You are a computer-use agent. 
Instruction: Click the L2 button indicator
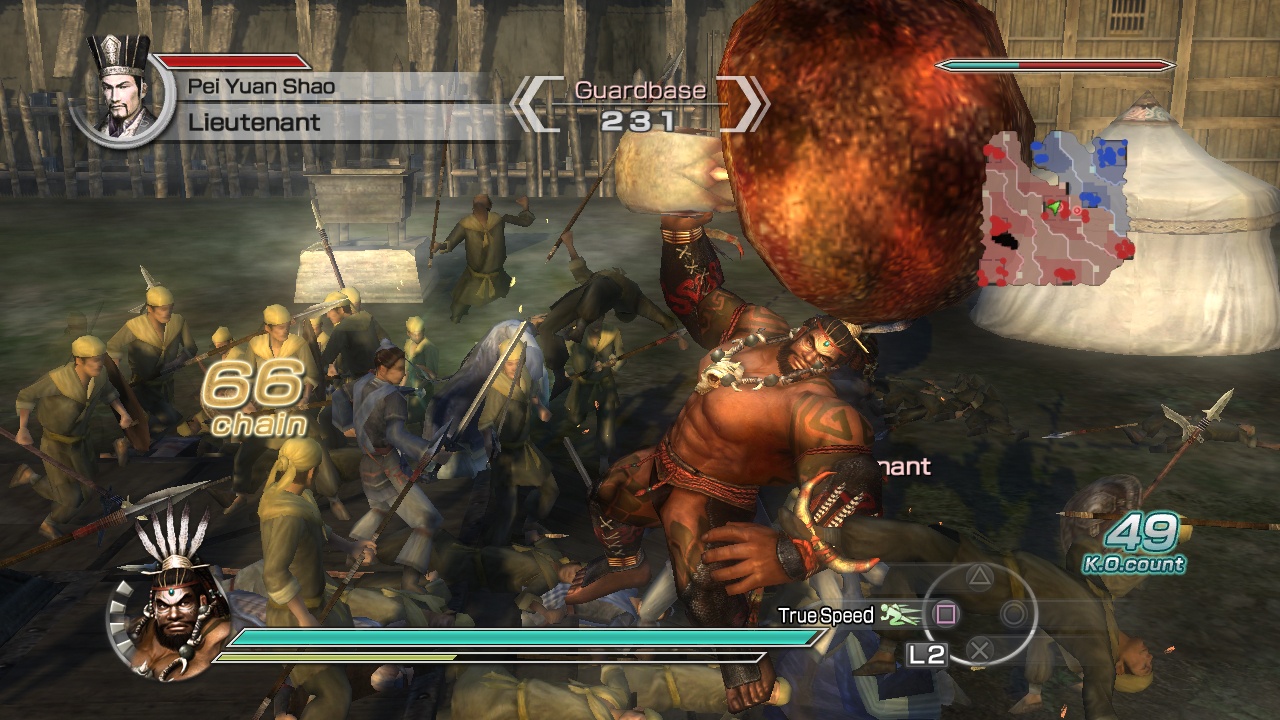coord(929,655)
